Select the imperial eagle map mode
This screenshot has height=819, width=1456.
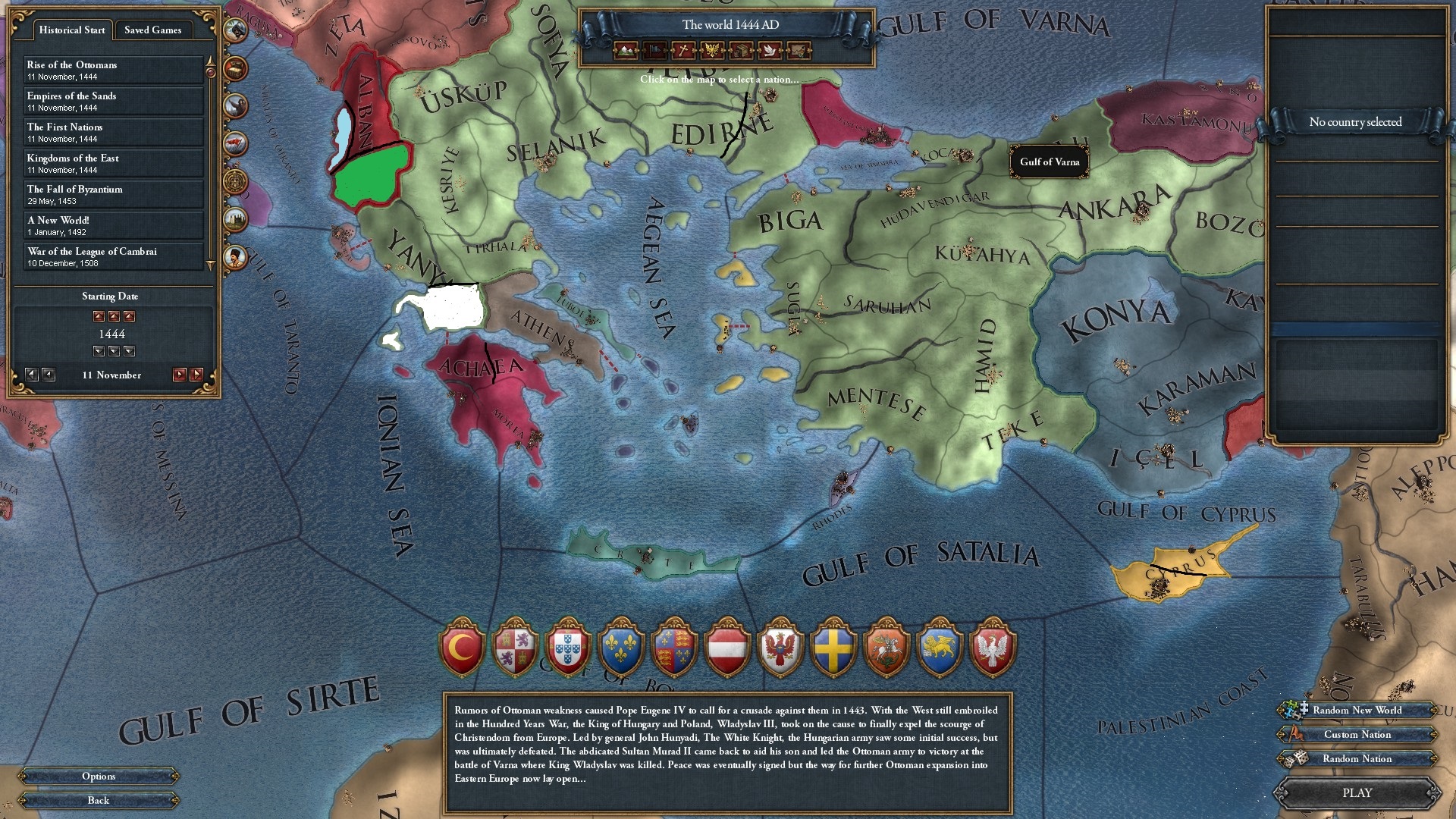click(x=711, y=51)
